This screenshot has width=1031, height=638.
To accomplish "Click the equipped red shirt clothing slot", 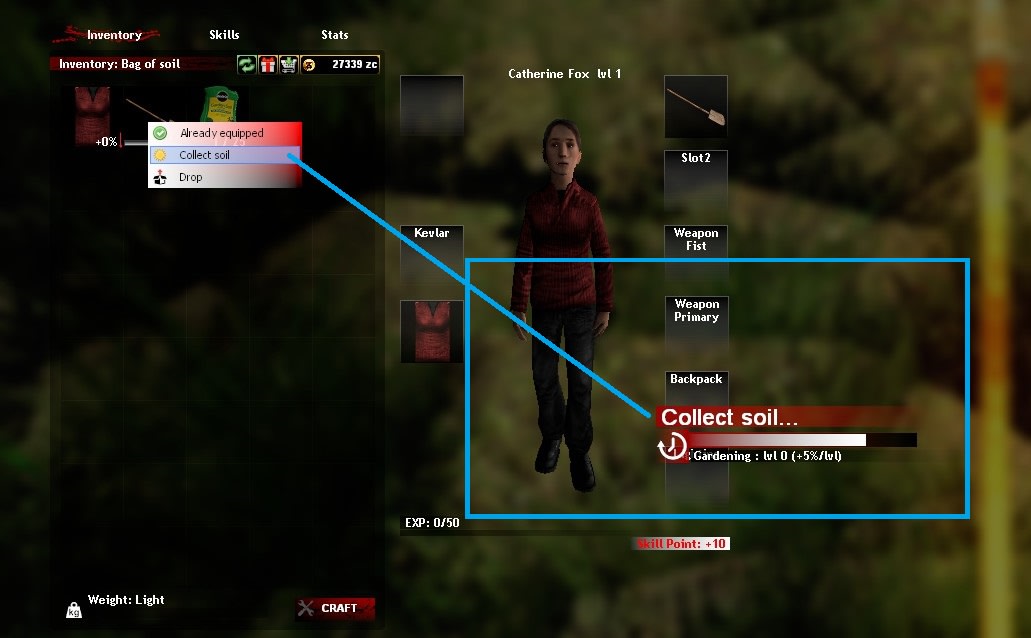I will pyautogui.click(x=431, y=331).
